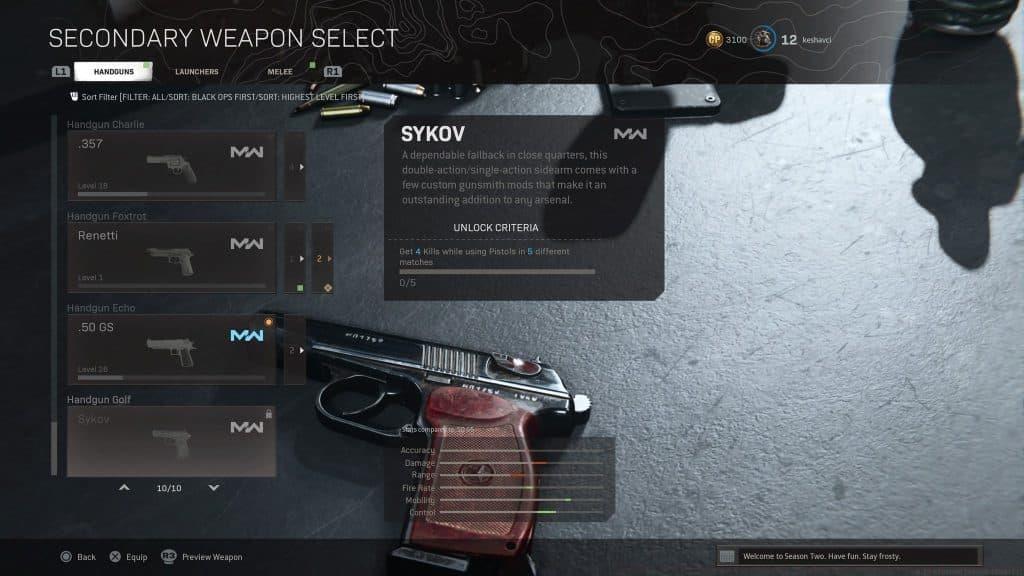Open the Launchers tab

(x=196, y=72)
